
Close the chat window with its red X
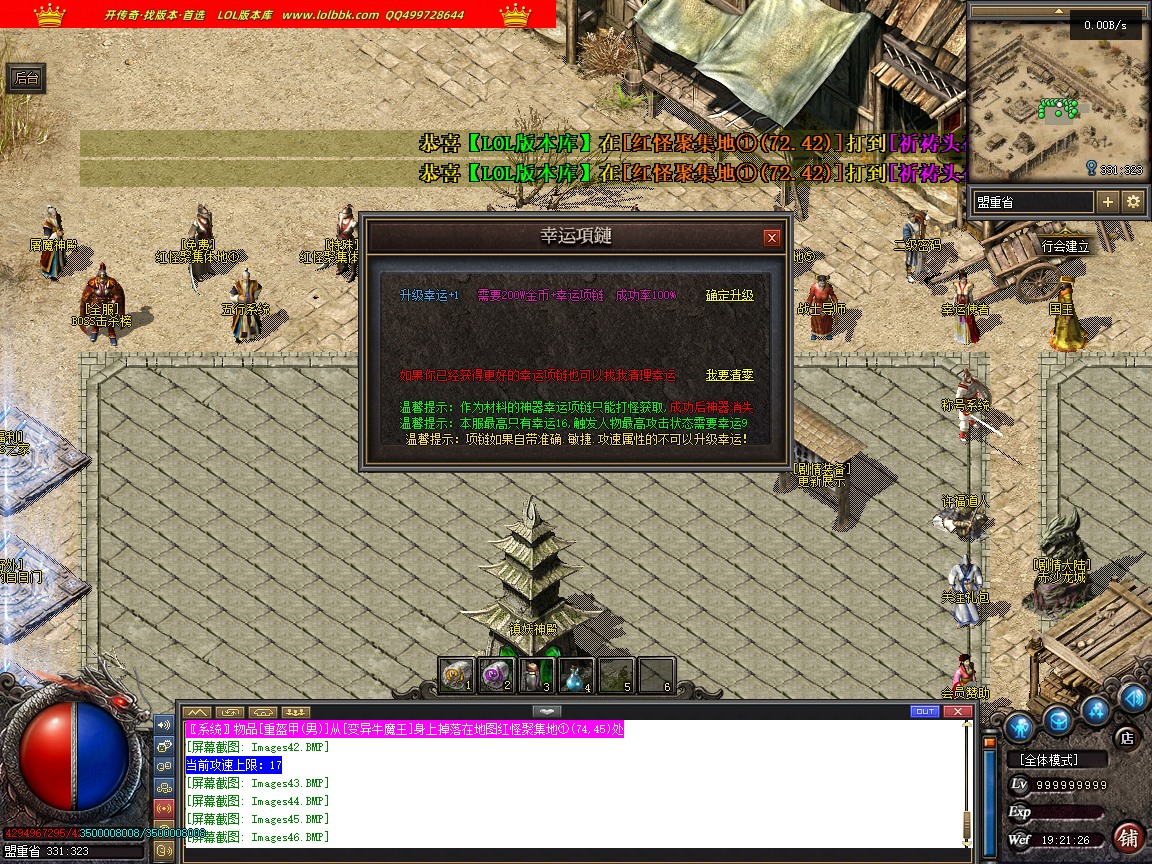(959, 712)
